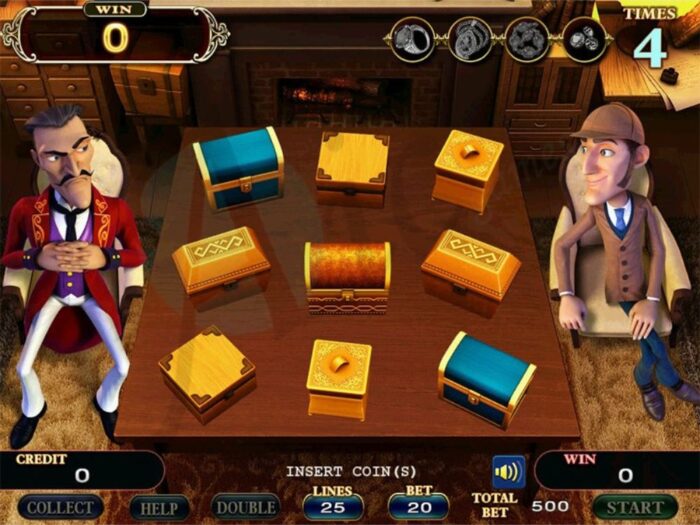This screenshot has height=525, width=700.
Task: Click the COLLECT button
Action: pos(60,508)
